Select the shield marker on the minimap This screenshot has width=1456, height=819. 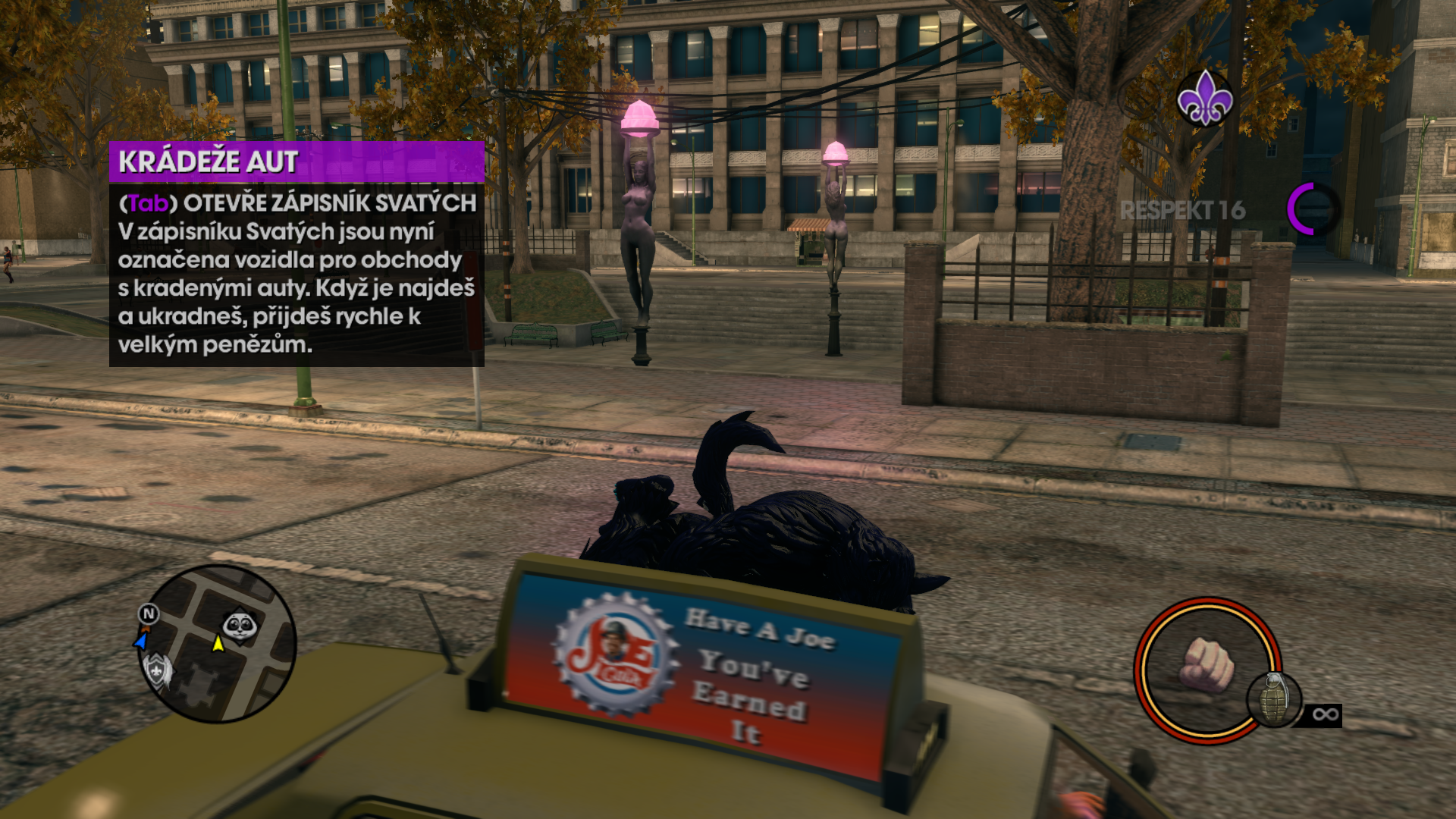[x=158, y=669]
